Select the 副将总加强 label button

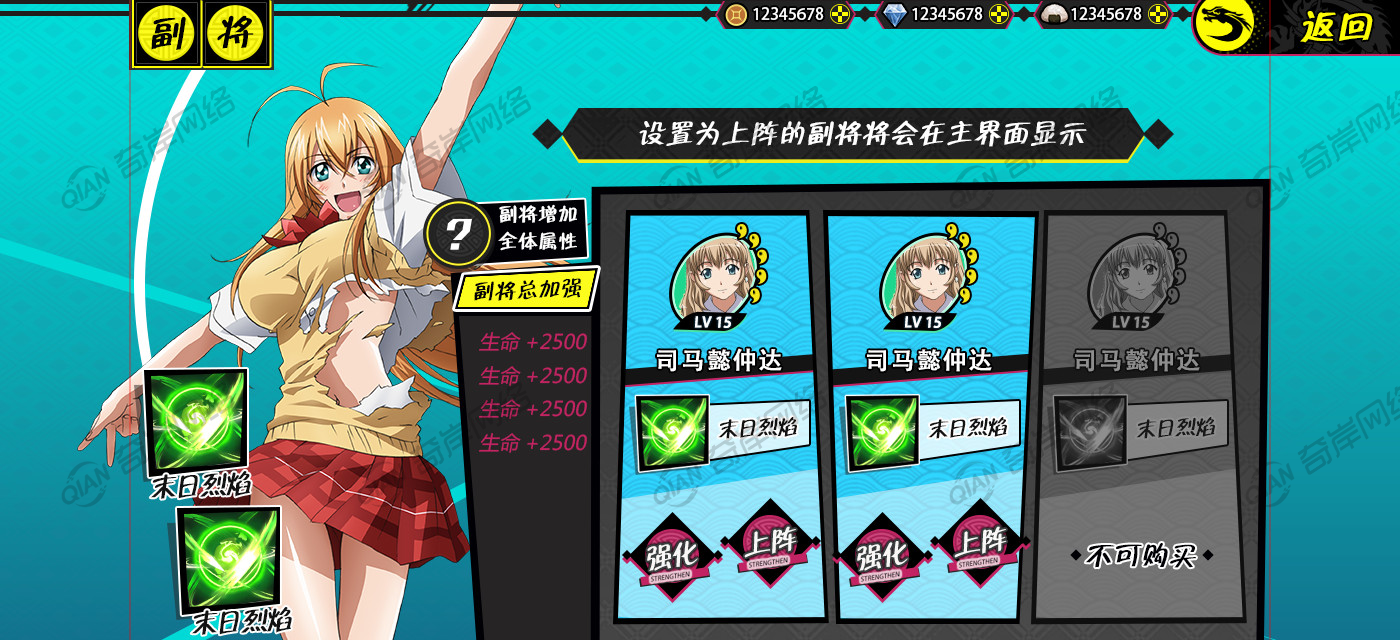coord(526,290)
